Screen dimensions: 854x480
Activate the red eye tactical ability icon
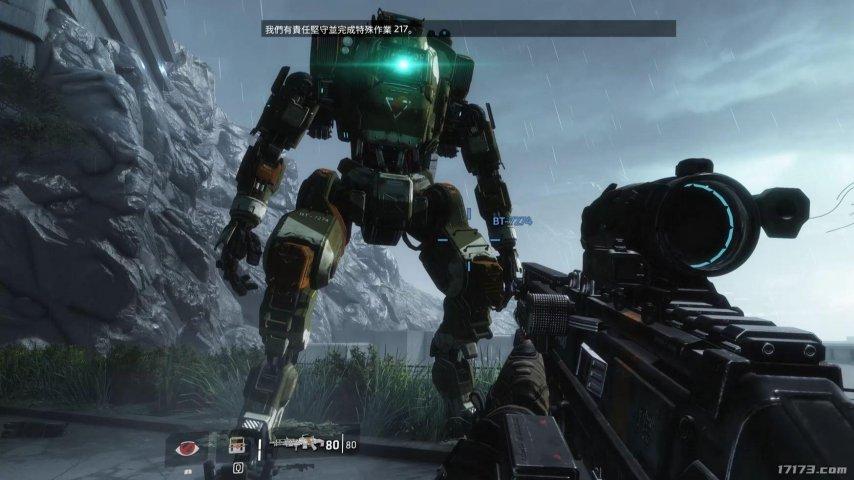pos(186,447)
